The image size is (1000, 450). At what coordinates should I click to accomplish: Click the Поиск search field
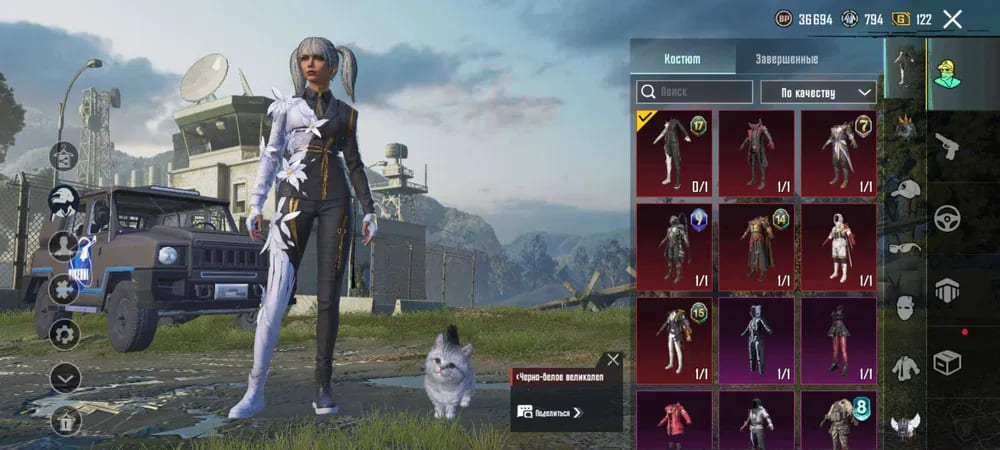[695, 92]
